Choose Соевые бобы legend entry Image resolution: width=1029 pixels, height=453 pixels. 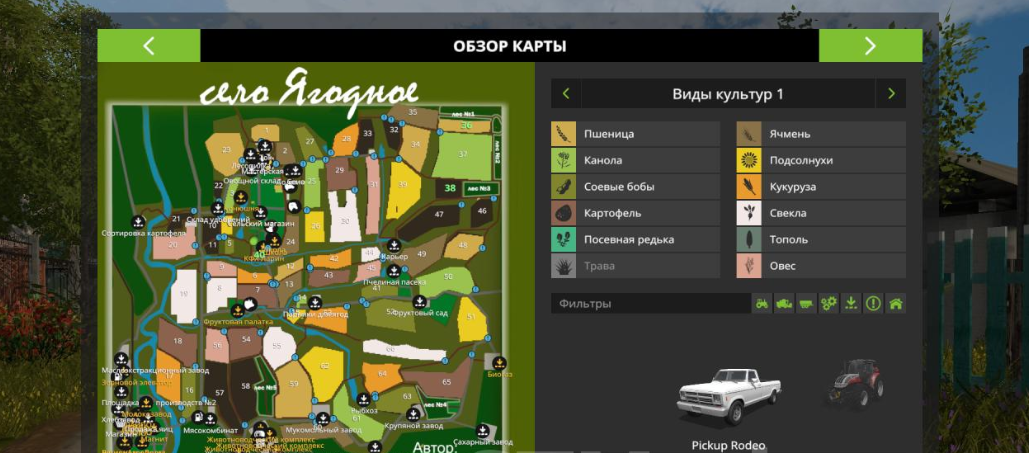[x=635, y=187]
